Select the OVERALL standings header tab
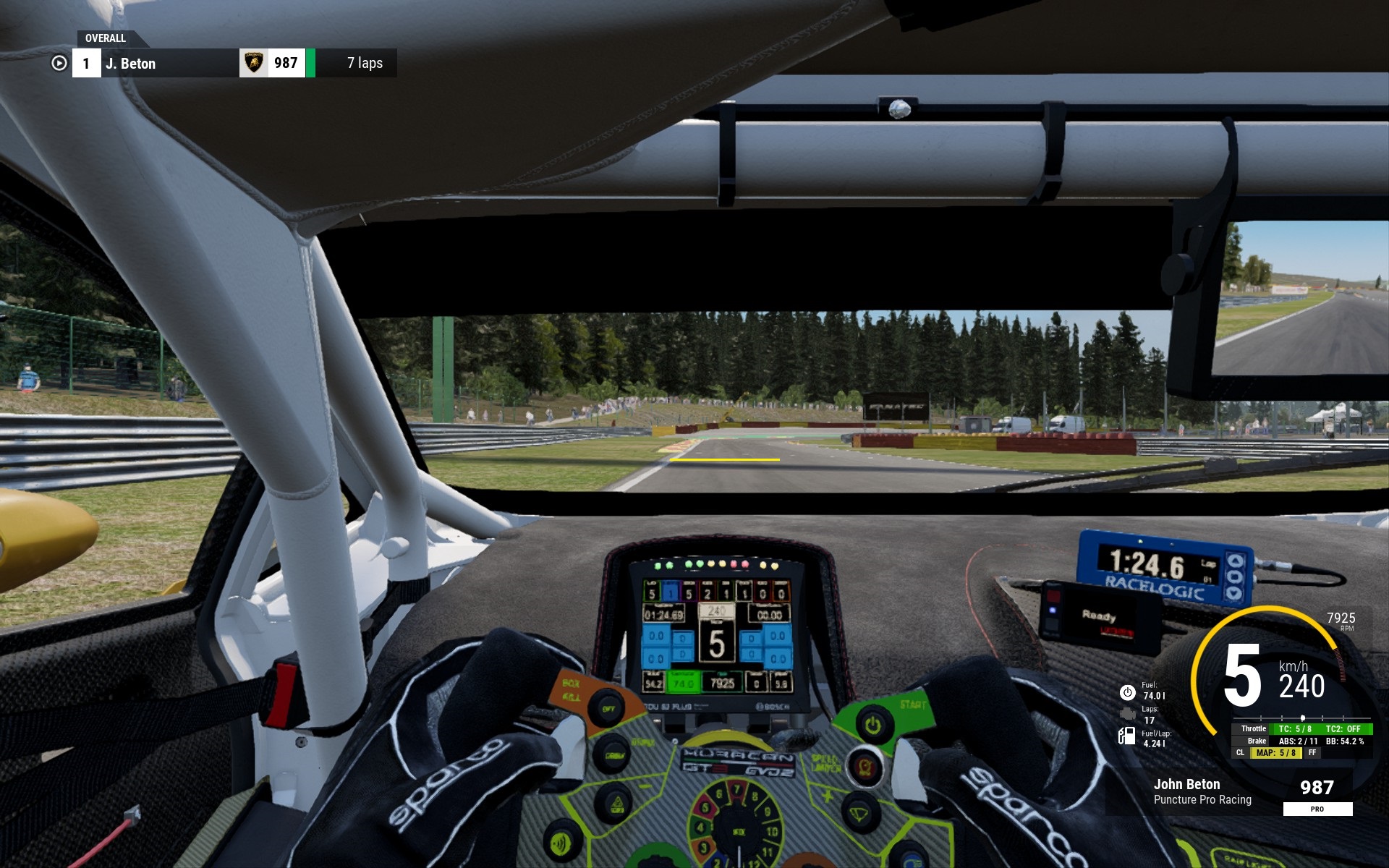 coord(106,38)
